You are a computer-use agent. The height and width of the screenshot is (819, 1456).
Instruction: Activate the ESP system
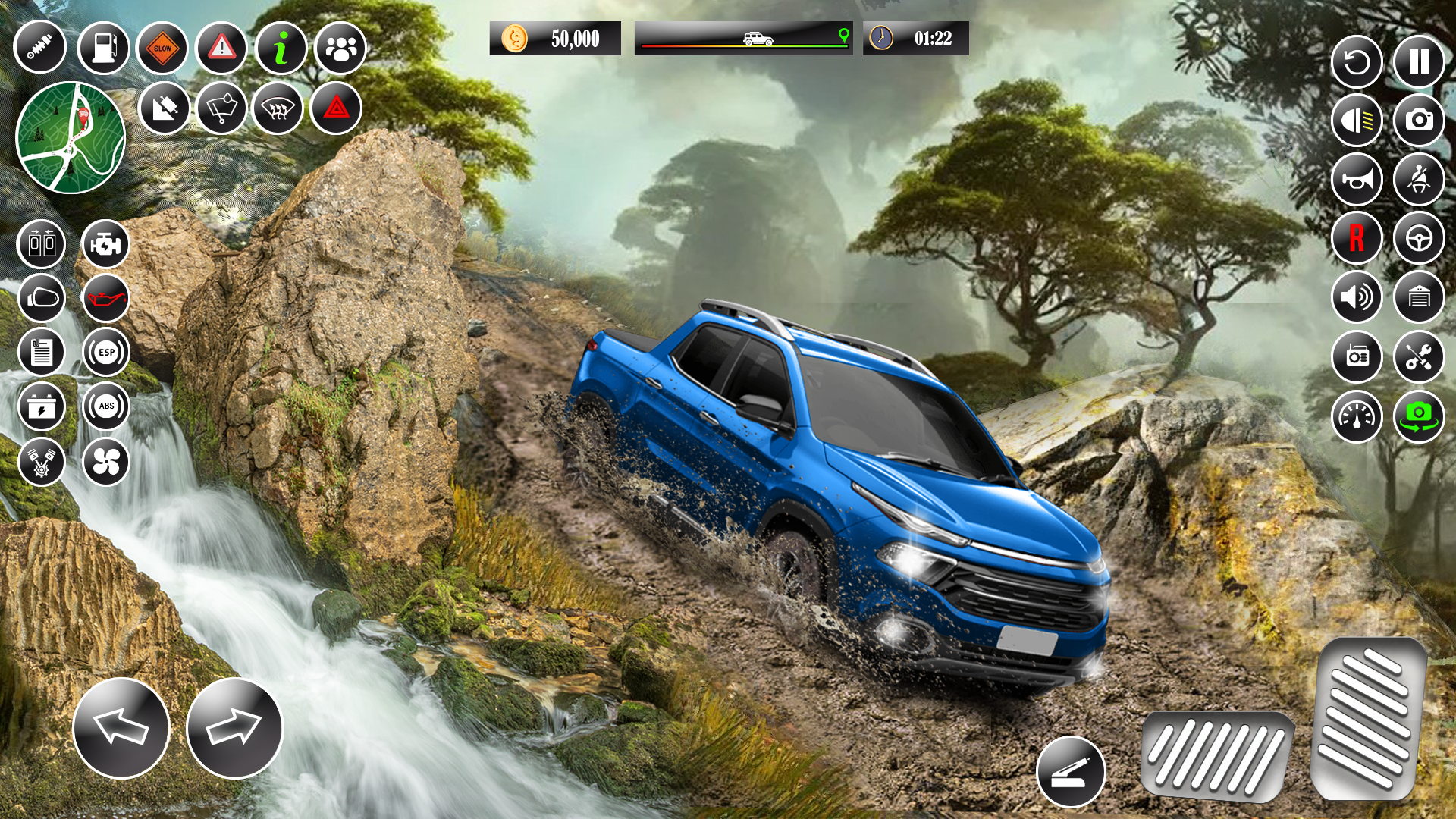[105, 352]
